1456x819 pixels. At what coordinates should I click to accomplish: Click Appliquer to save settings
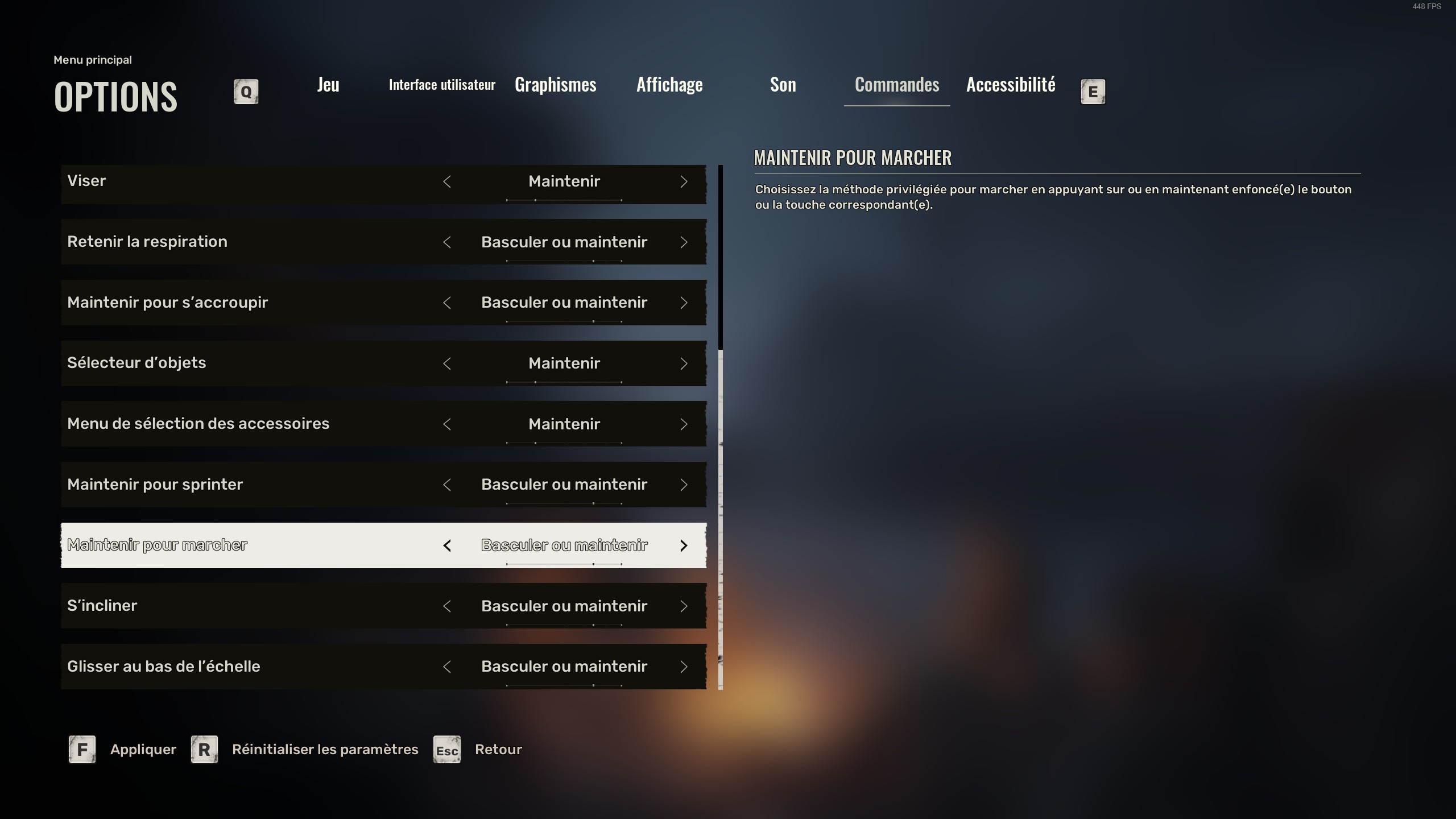[143, 749]
